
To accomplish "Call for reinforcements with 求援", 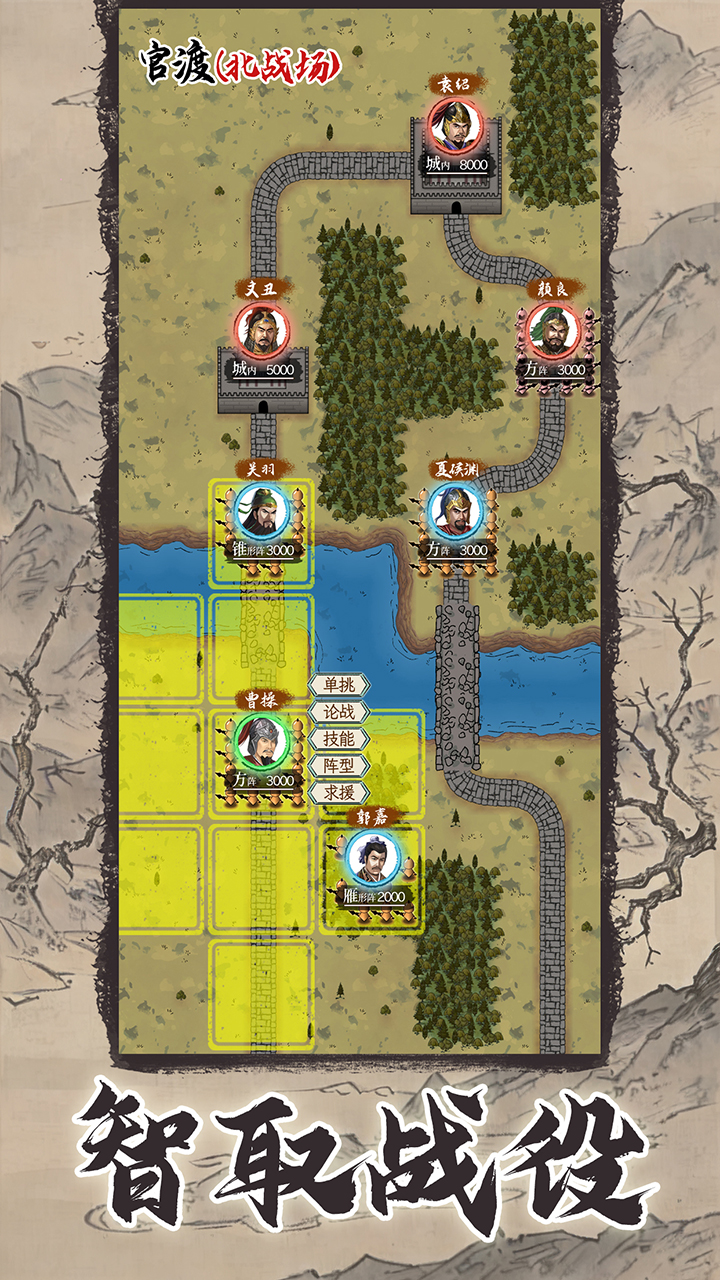I will (338, 793).
